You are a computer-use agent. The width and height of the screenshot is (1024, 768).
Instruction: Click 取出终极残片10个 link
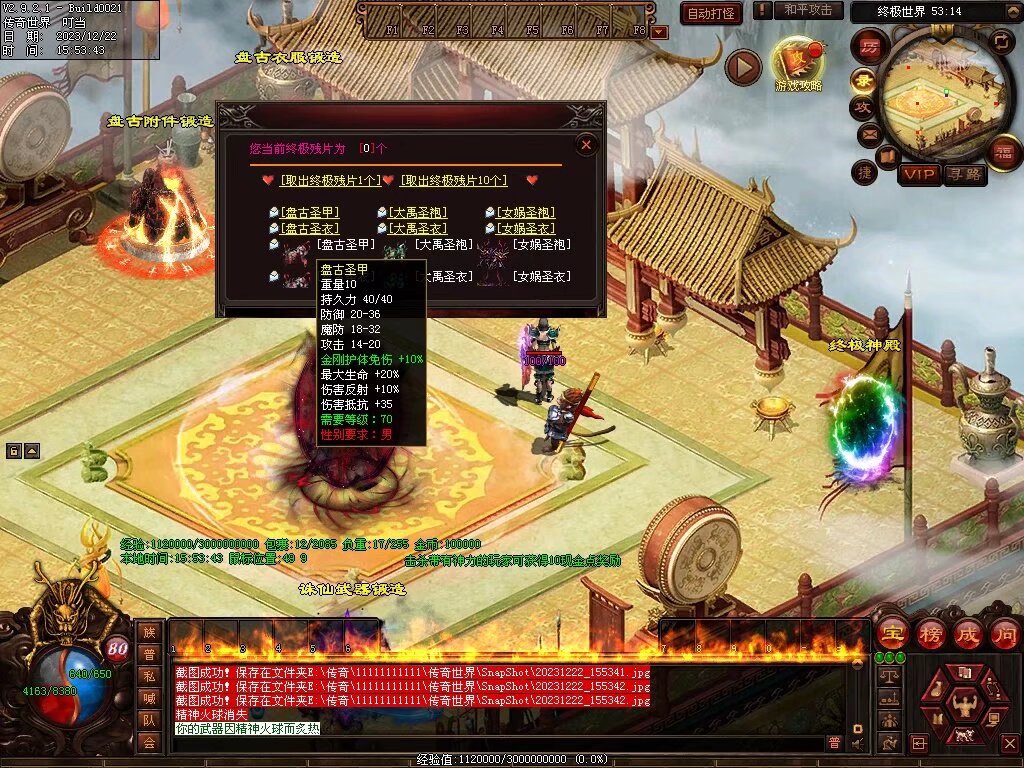(x=453, y=180)
